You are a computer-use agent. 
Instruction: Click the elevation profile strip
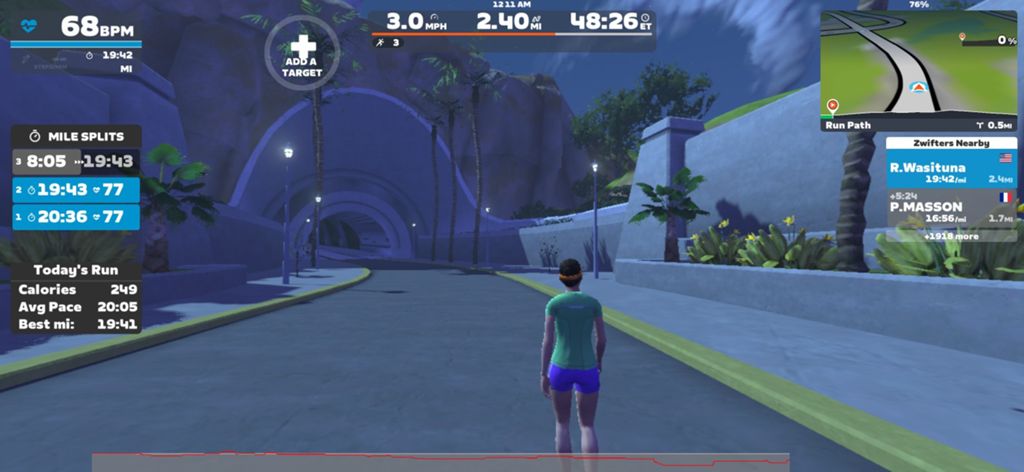click(440, 461)
